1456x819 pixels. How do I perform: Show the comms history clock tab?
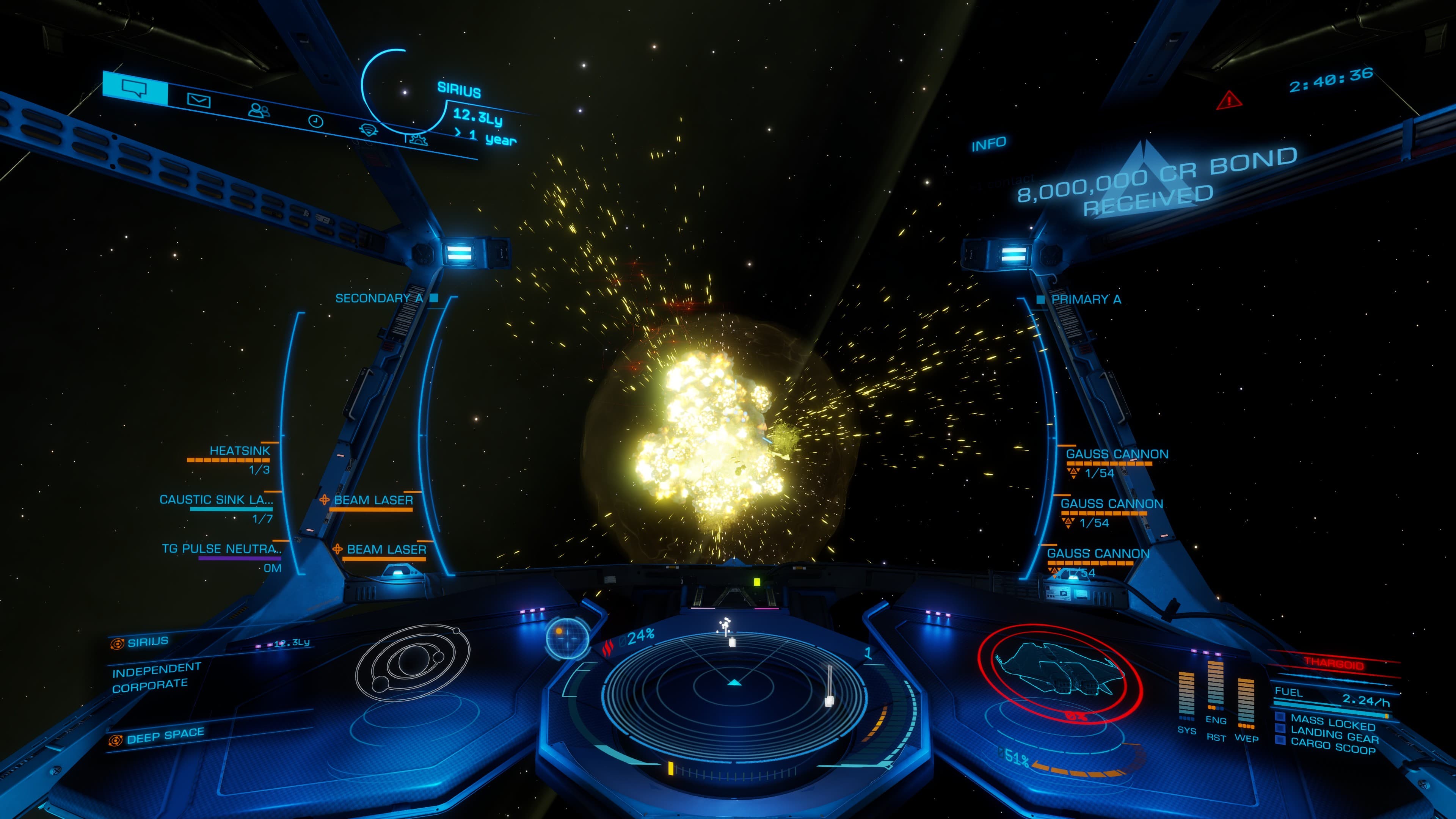(x=315, y=121)
